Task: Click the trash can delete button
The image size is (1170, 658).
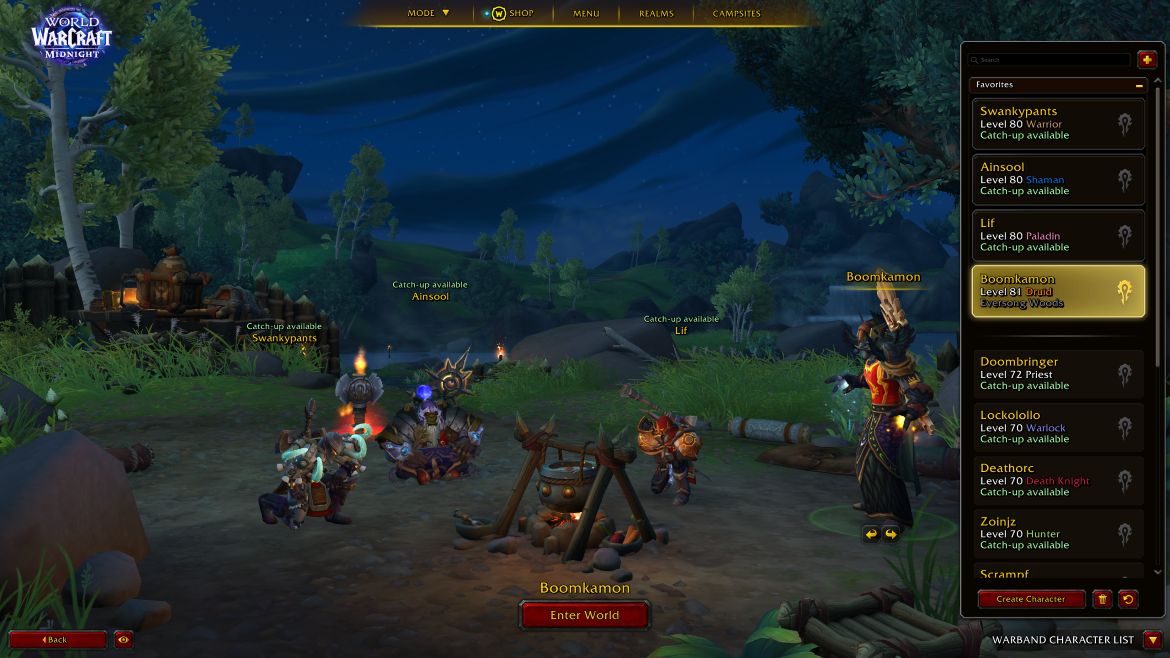Action: pyautogui.click(x=1102, y=599)
